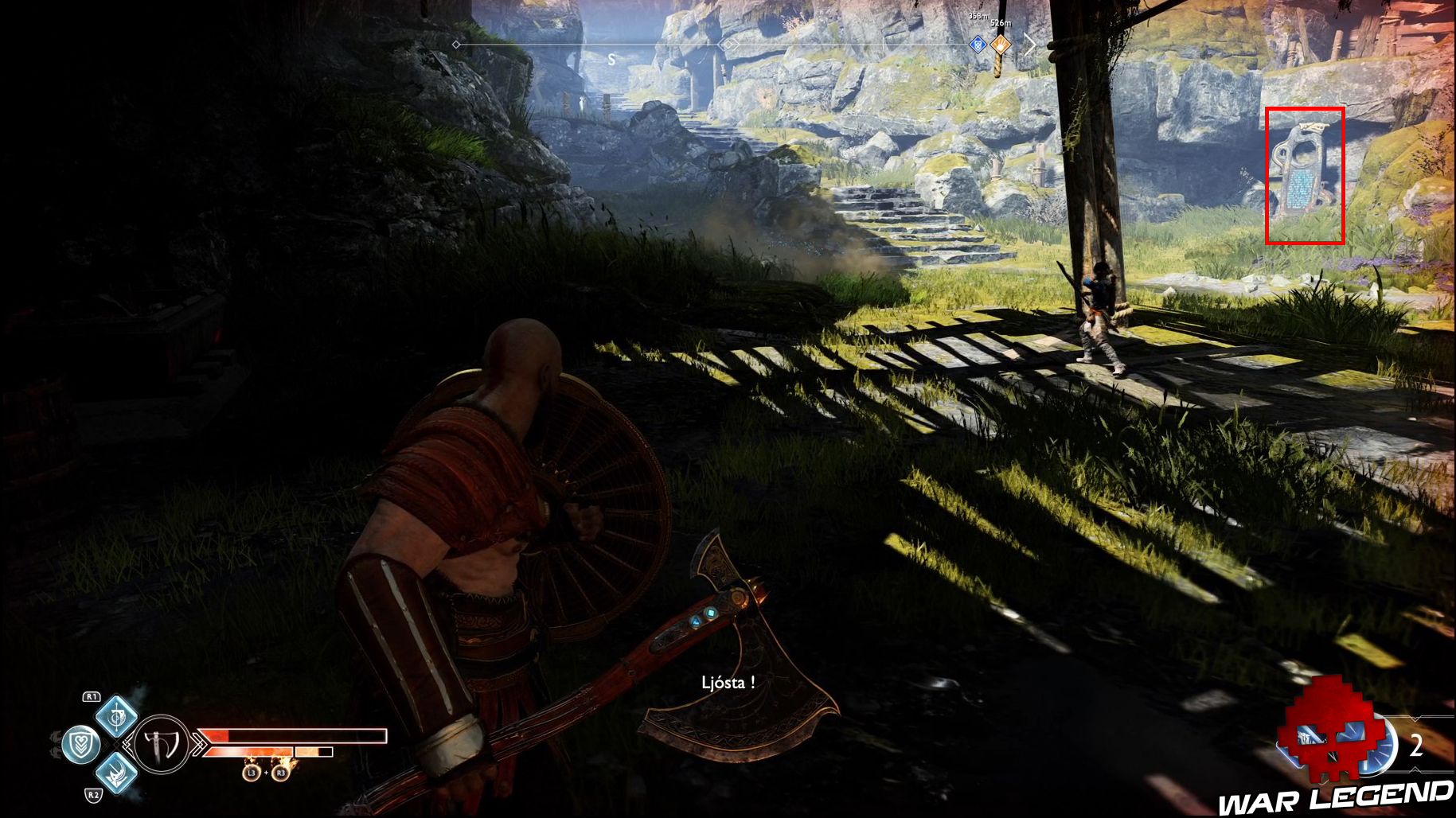Click the blue diamond objective marker at 358m
This screenshot has height=818, width=1456.
coord(978,45)
